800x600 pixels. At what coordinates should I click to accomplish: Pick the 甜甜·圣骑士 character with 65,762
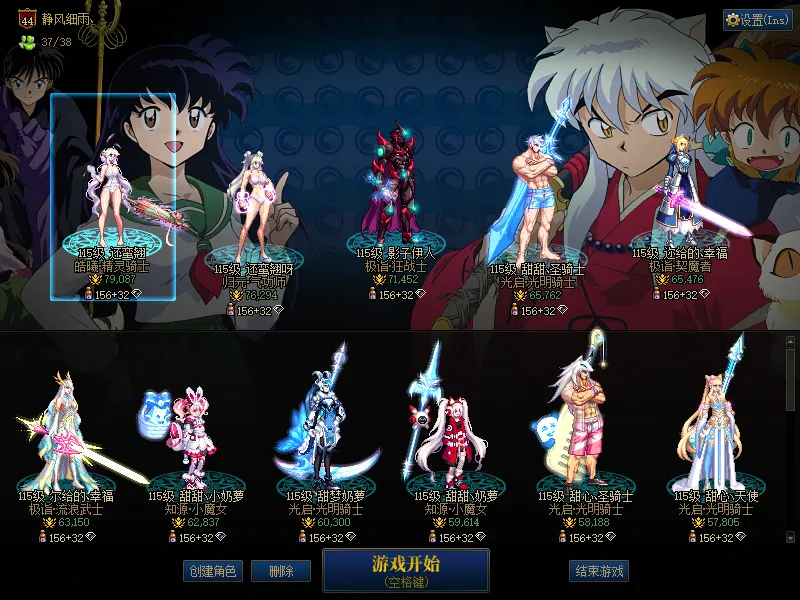coord(539,210)
